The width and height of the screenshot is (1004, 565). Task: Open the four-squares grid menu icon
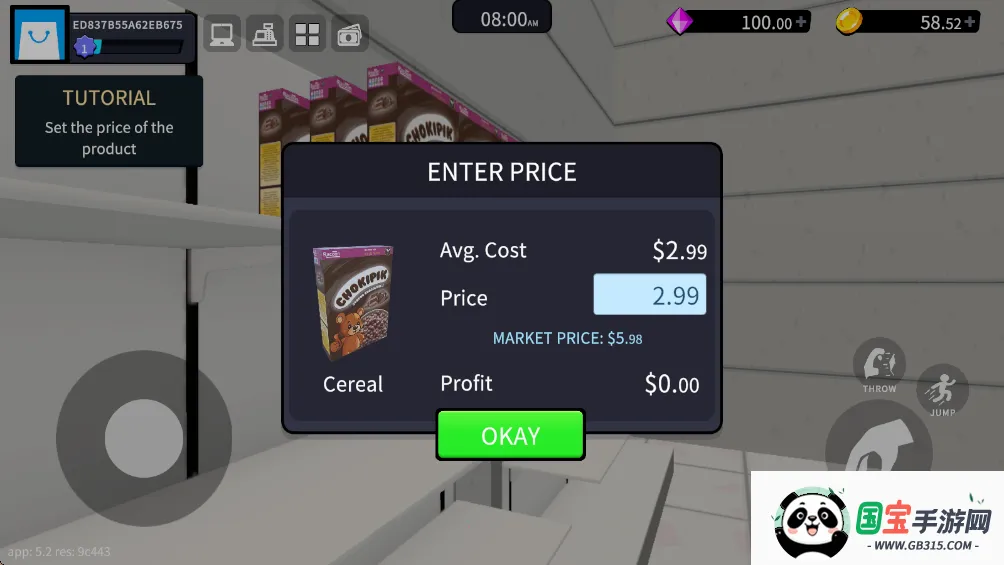307,35
